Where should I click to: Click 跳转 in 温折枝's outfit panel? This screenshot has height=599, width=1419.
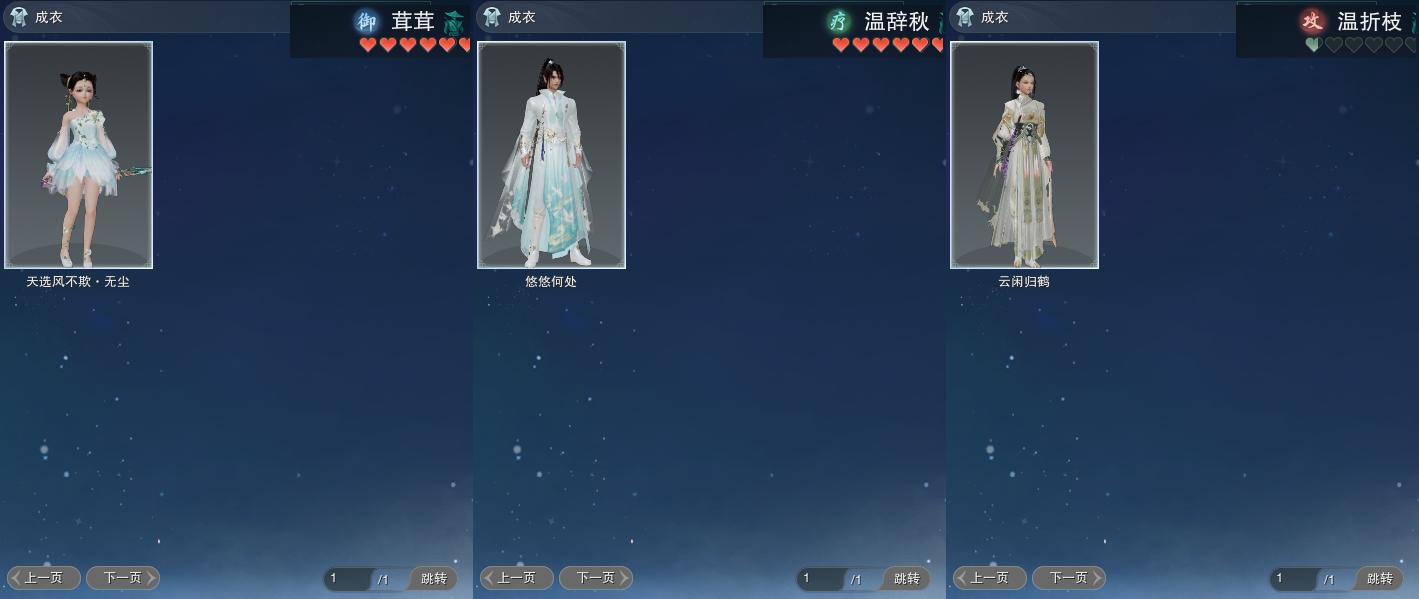click(1380, 579)
